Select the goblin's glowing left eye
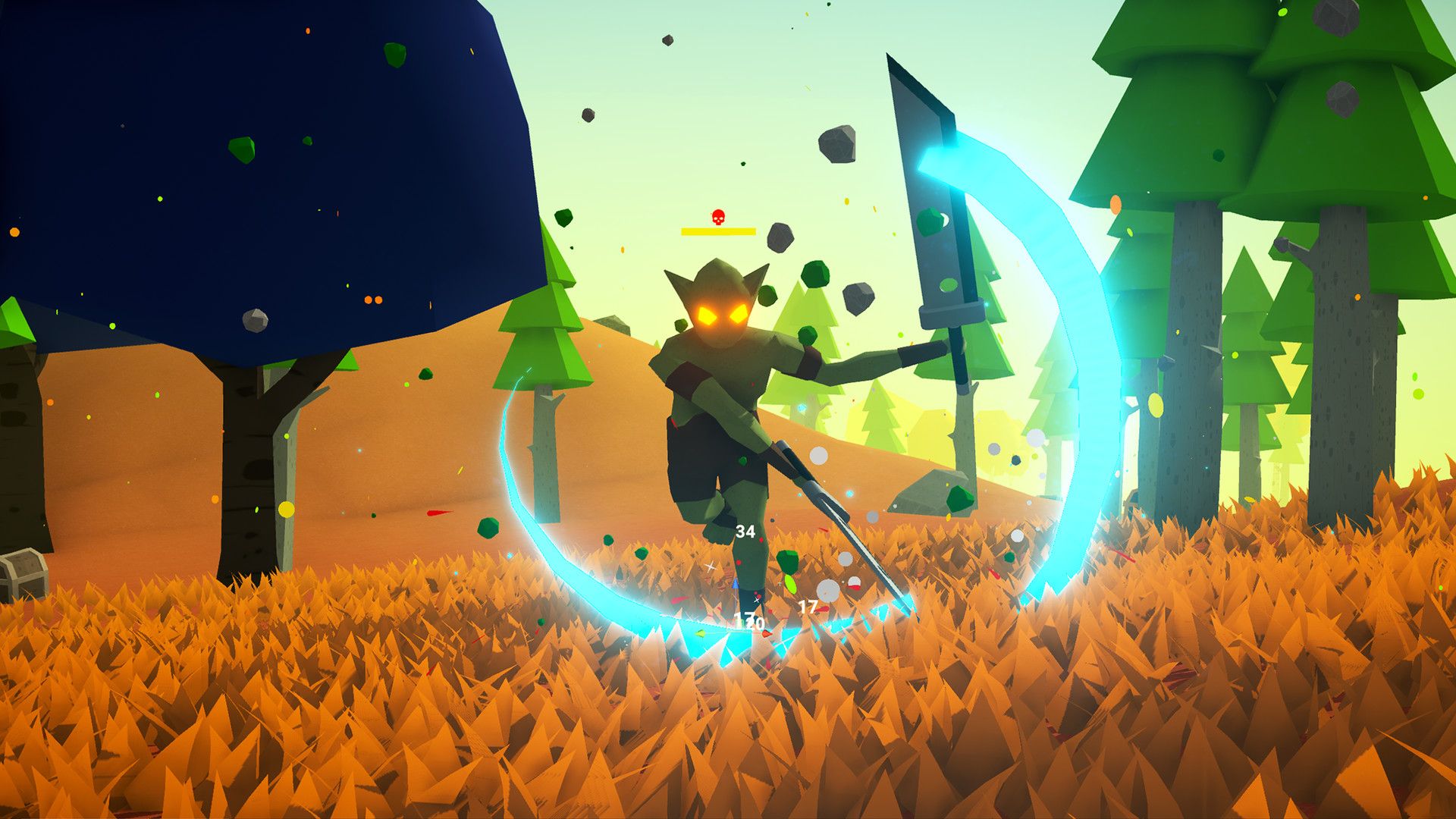 (x=705, y=313)
